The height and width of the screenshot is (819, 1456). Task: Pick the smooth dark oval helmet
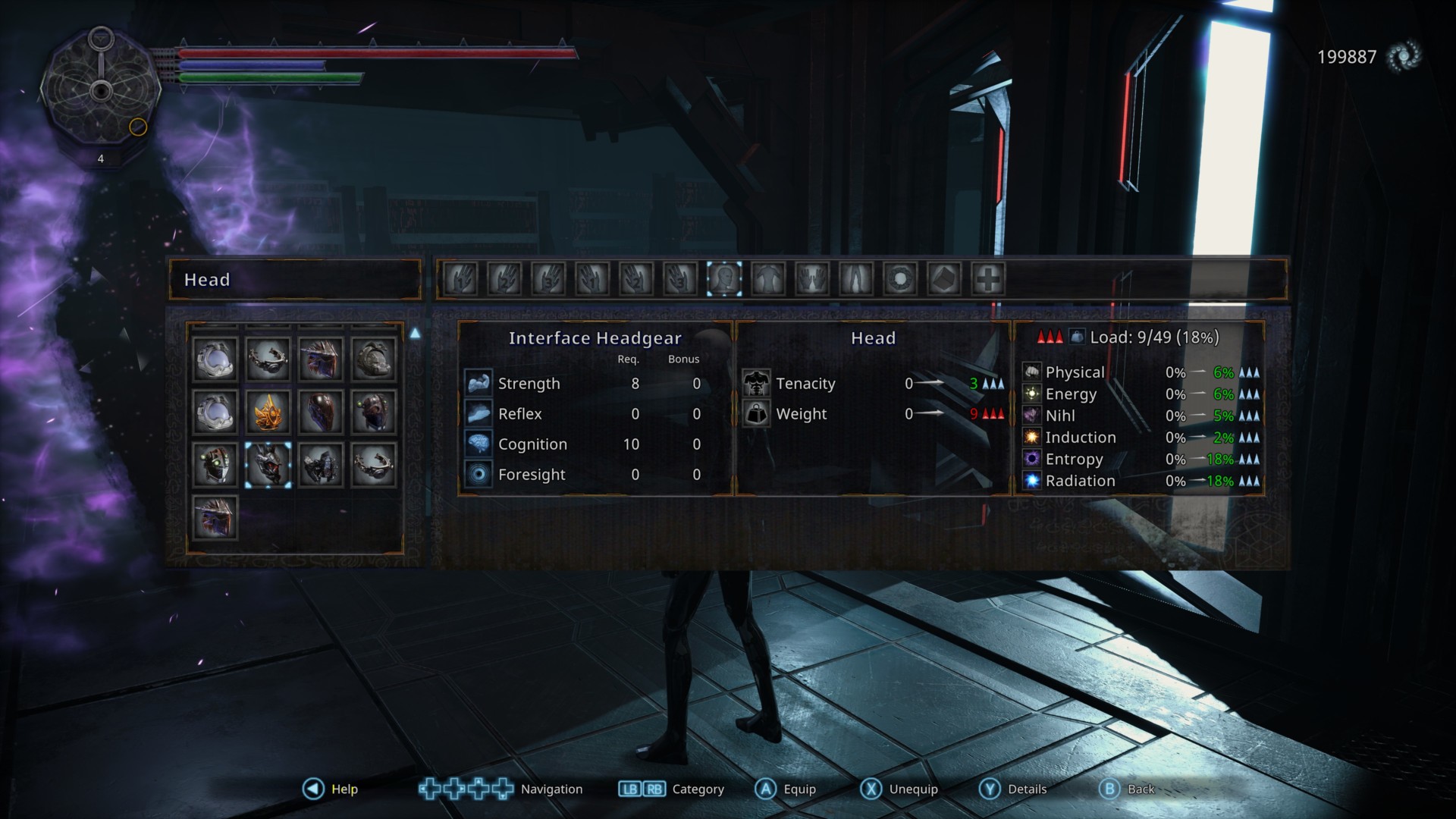pos(321,412)
